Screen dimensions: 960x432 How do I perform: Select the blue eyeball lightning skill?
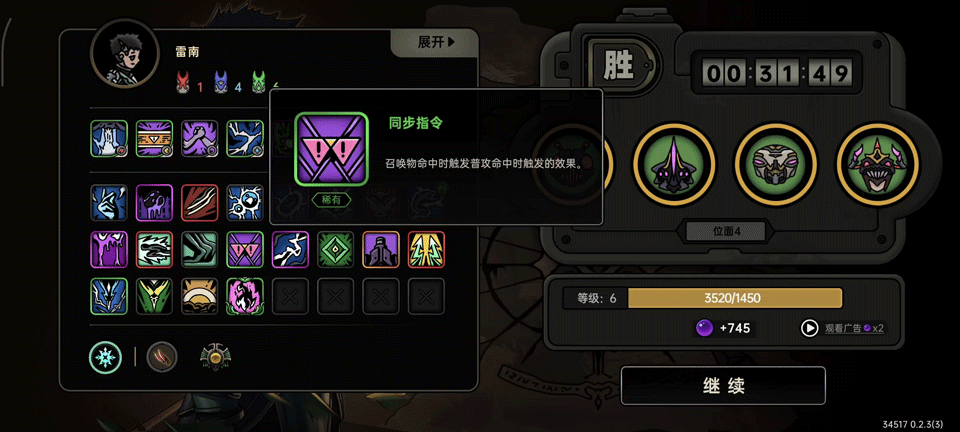tap(245, 201)
